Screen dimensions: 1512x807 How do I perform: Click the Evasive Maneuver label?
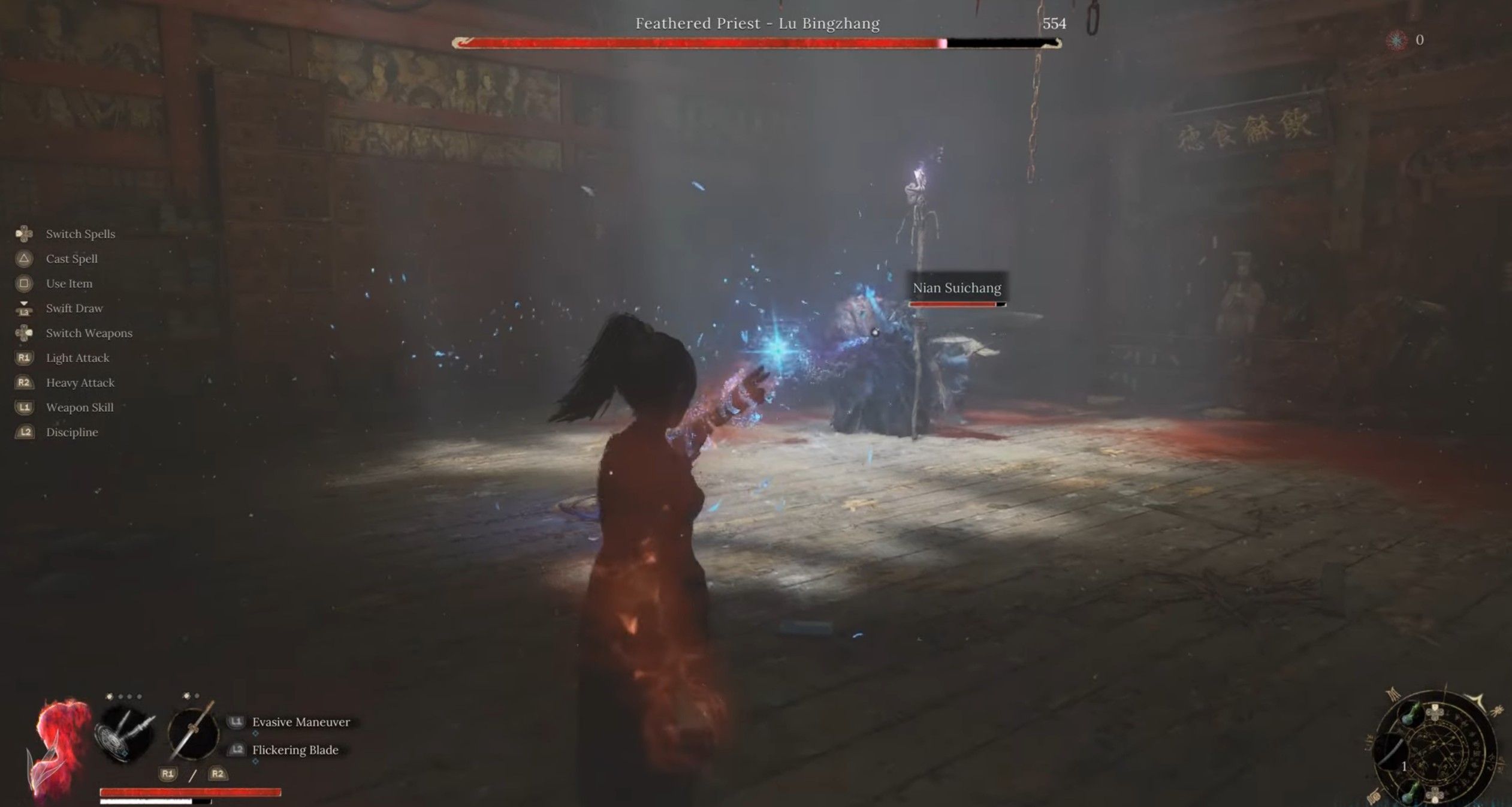tap(300, 722)
